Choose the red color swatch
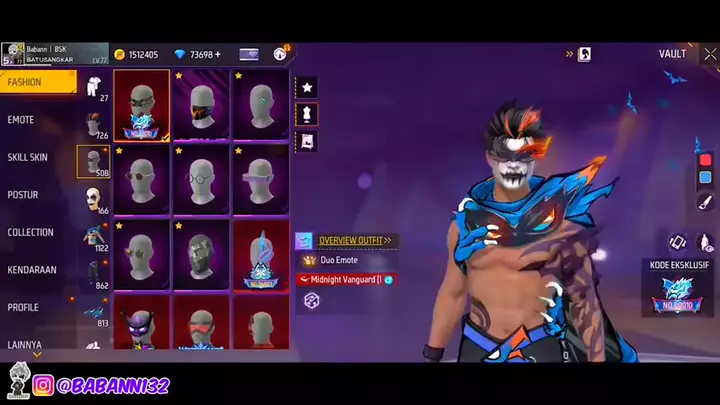Viewport: 720px width, 405px height. point(705,160)
